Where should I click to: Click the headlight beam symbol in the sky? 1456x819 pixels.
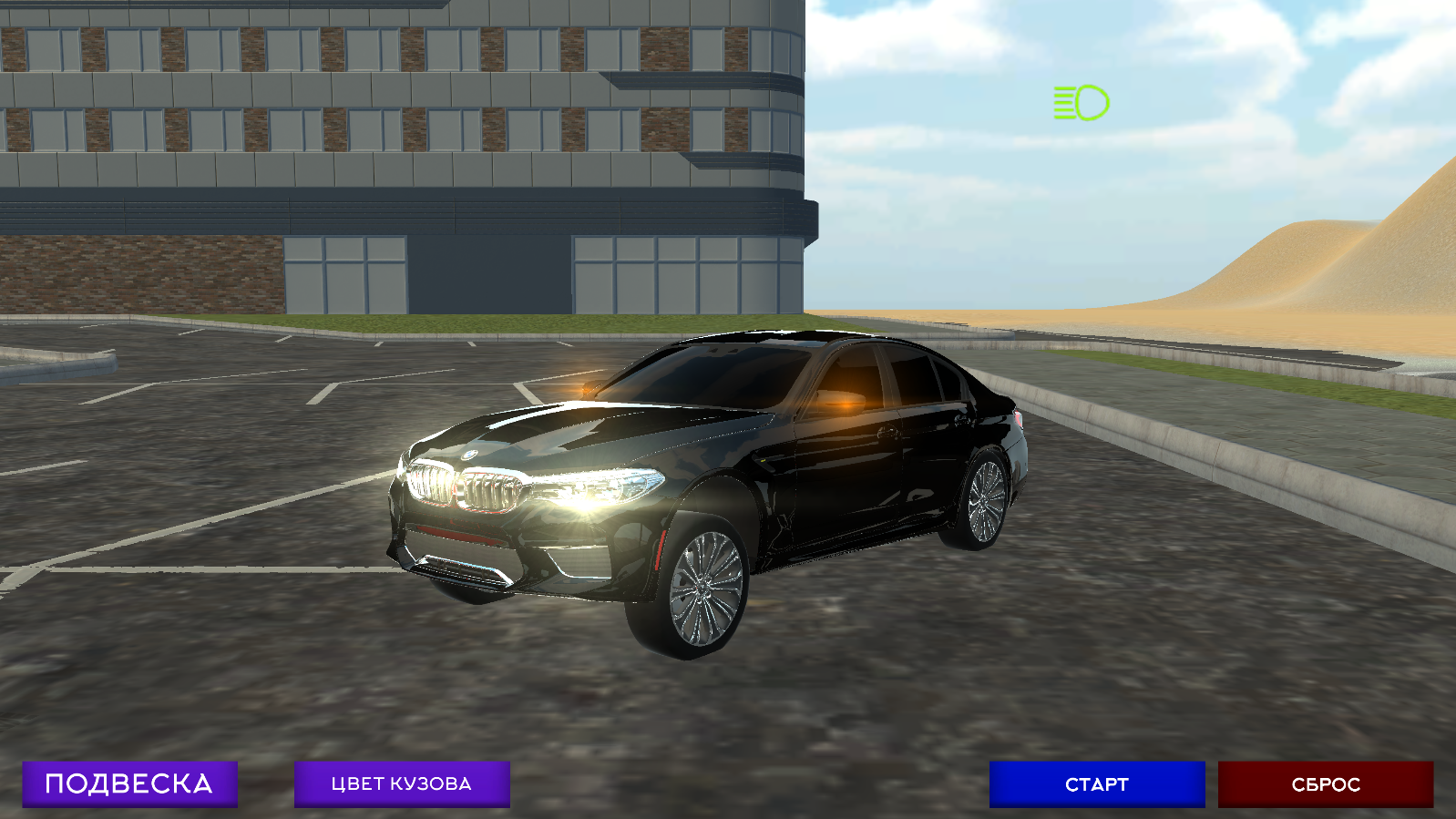click(1080, 102)
